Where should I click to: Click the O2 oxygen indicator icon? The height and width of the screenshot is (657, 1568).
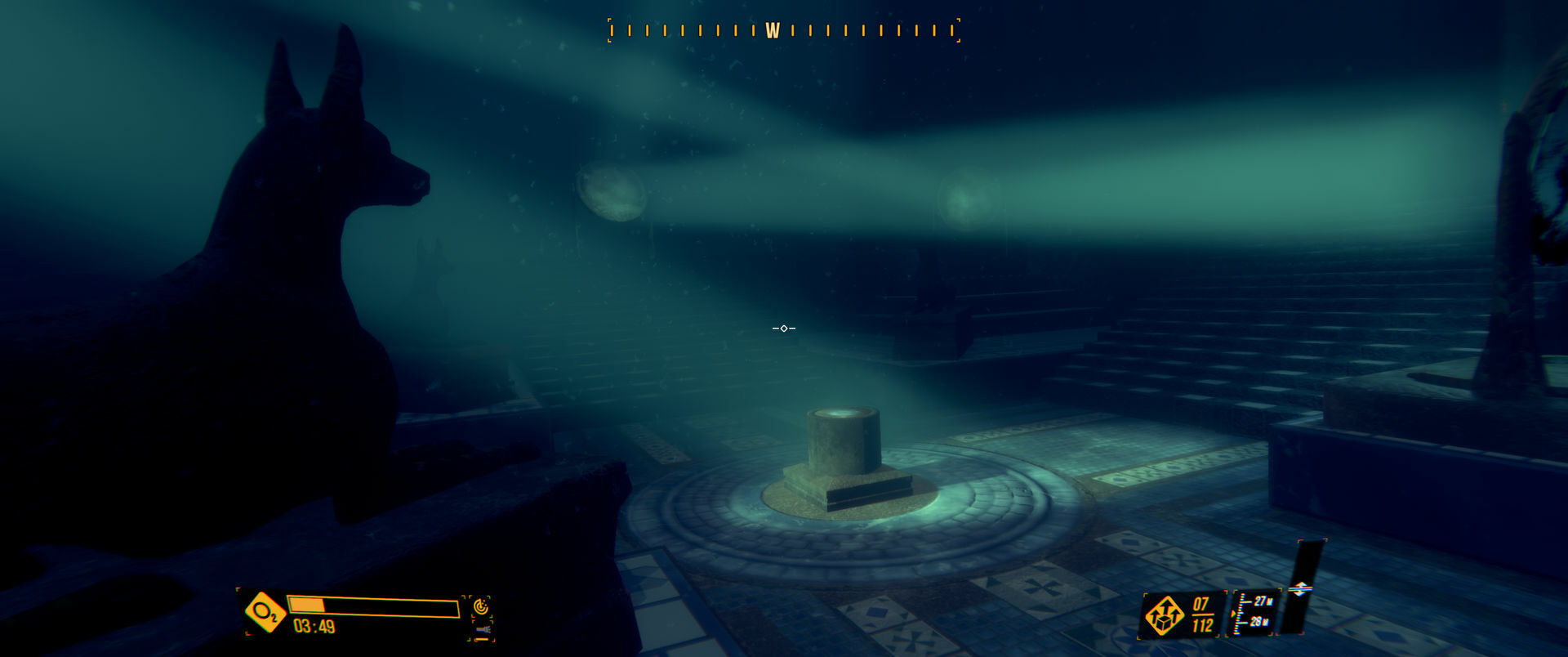[266, 611]
